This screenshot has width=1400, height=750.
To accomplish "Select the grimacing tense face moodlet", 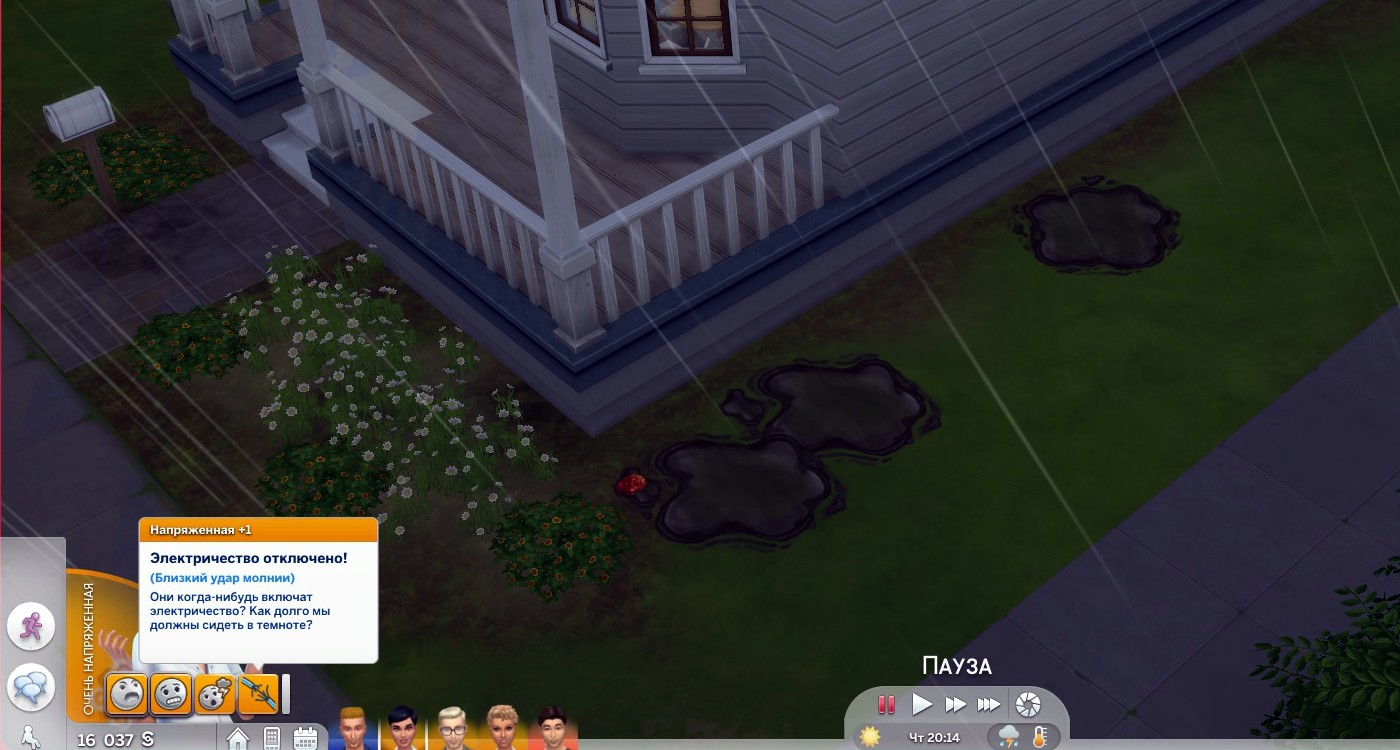I will pos(171,693).
